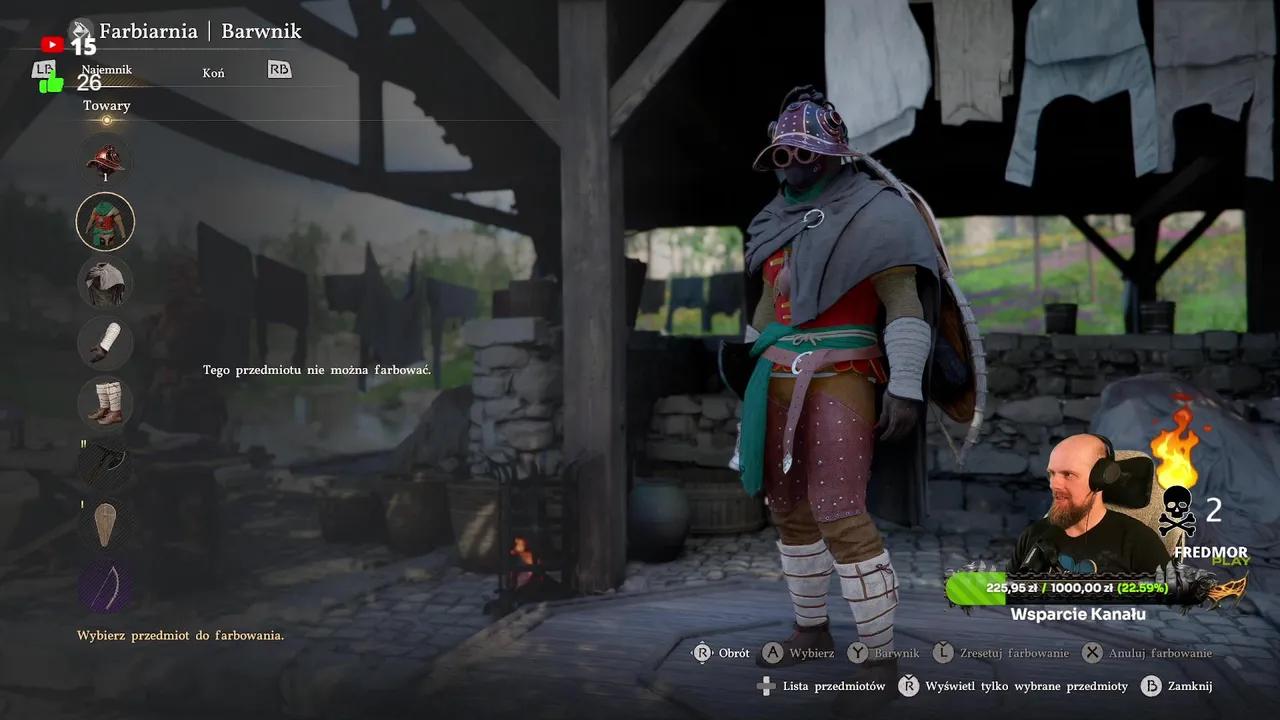This screenshot has width=1280, height=720.
Task: Select the wooden shield slot
Action: coord(105,523)
